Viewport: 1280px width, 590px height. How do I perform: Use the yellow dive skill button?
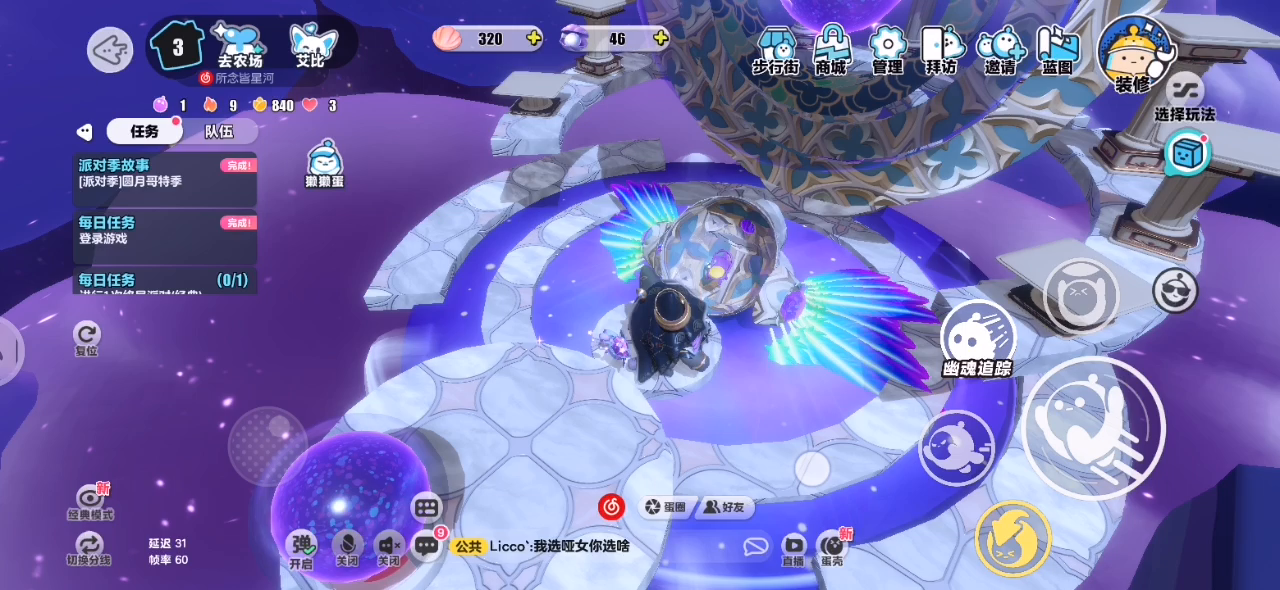[1012, 538]
